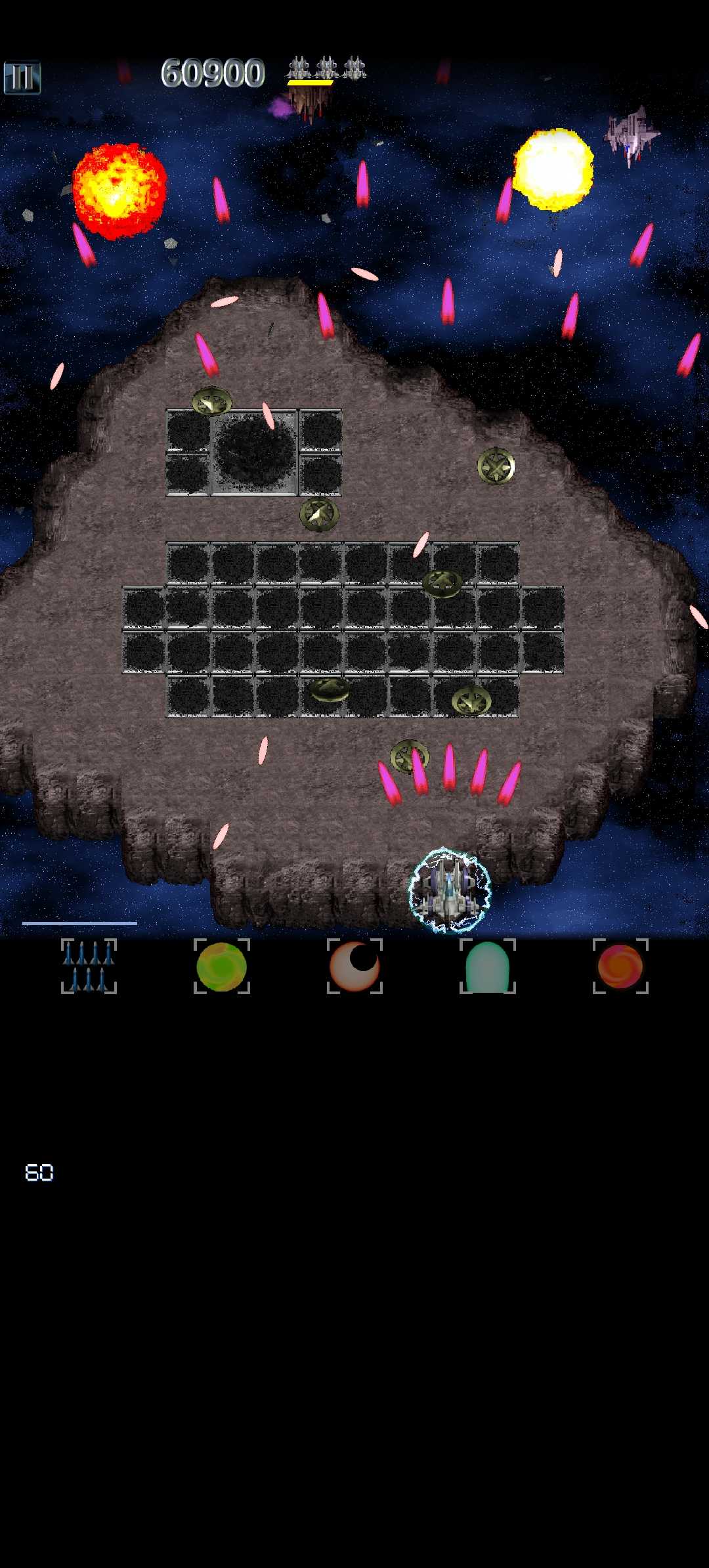Use the crescent eclipse orb ability
Screen dimensions: 709x1568
(x=354, y=966)
